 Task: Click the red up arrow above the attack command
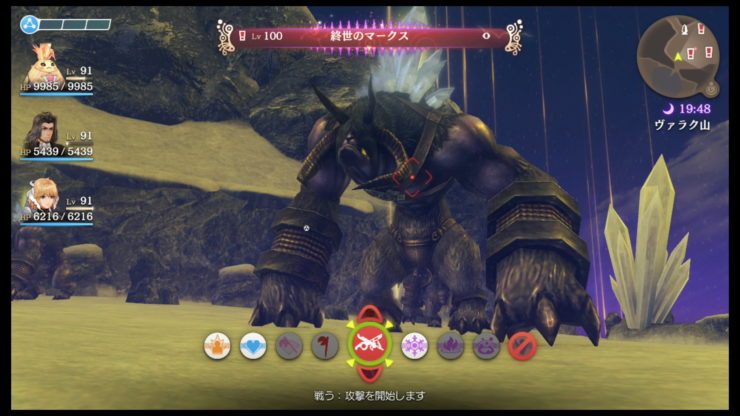pyautogui.click(x=369, y=316)
